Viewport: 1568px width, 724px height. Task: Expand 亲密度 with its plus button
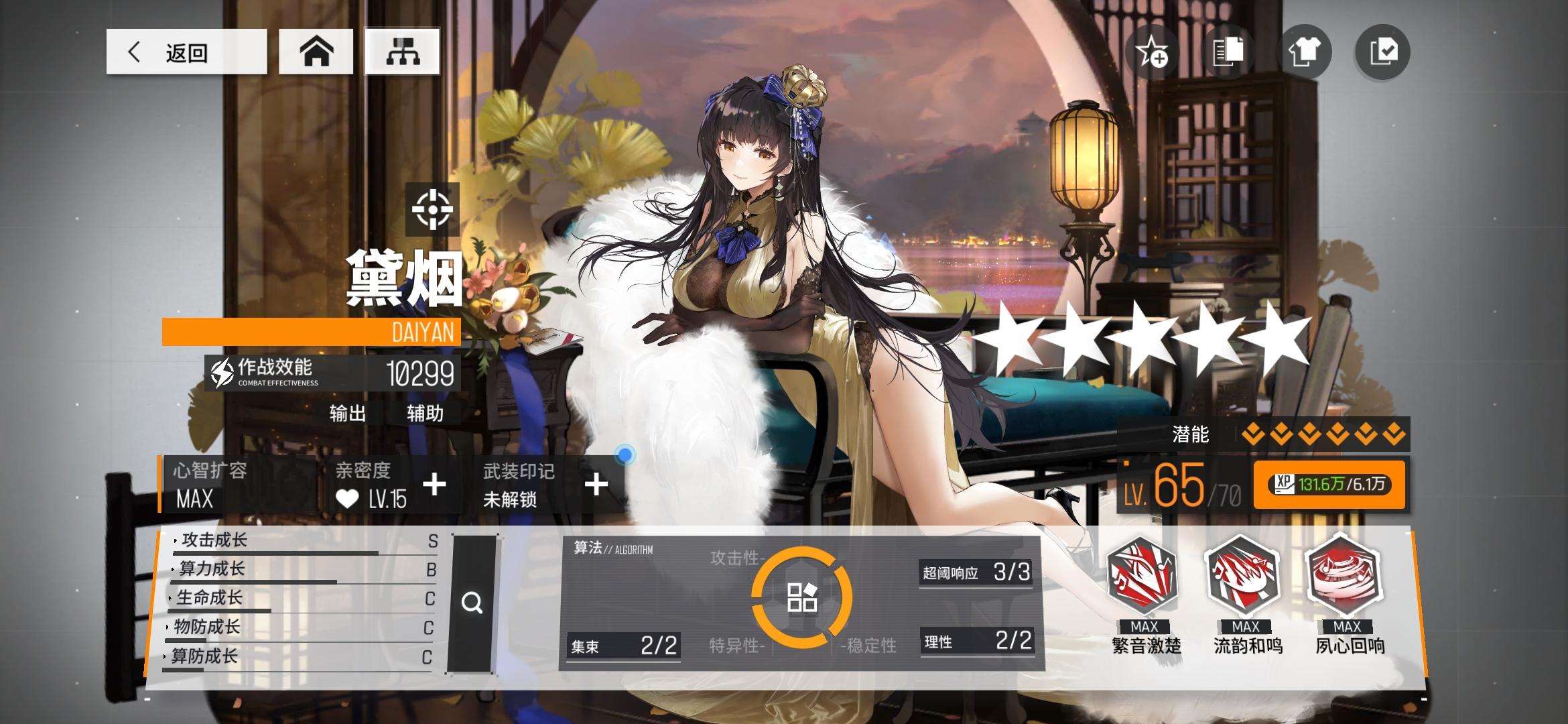(x=436, y=484)
